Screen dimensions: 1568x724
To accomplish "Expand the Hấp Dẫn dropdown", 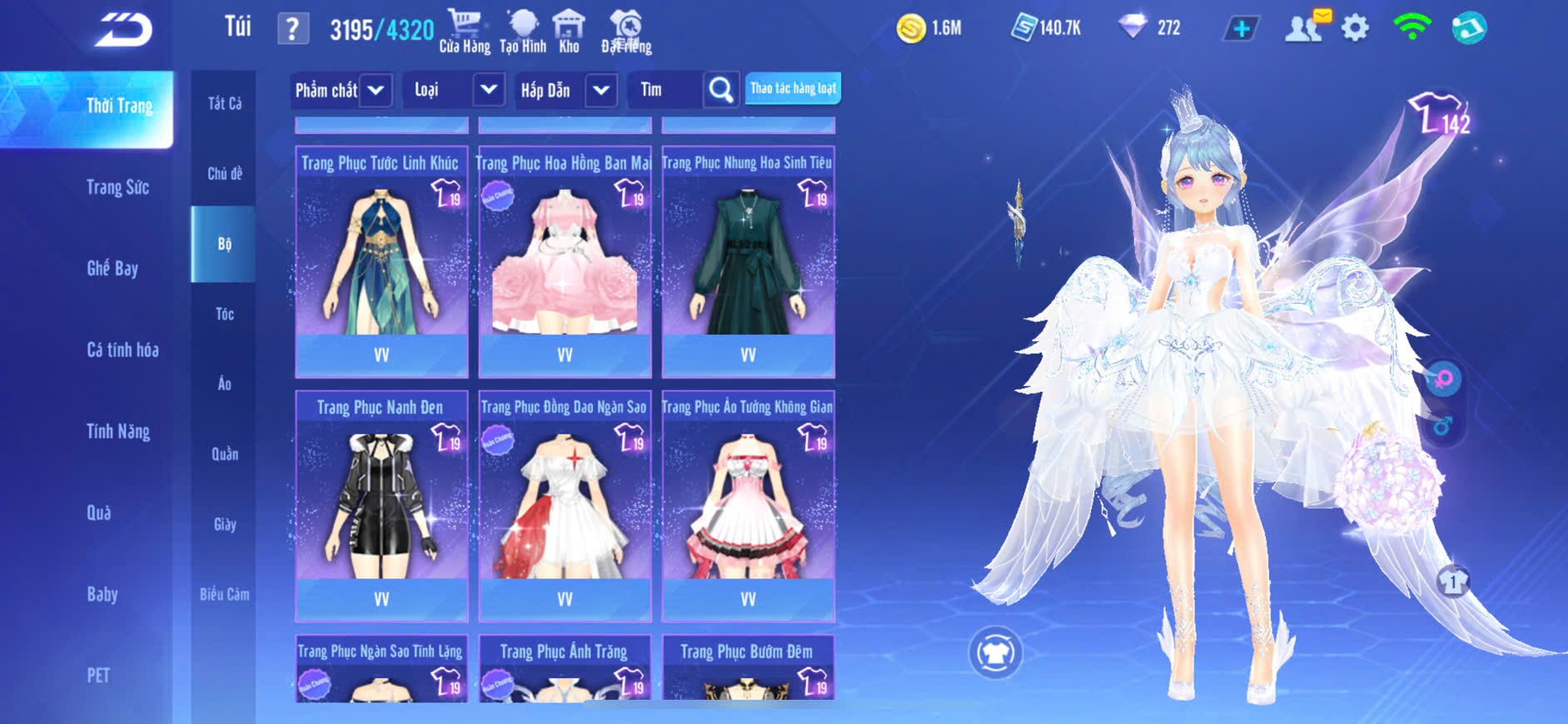I will (601, 90).
